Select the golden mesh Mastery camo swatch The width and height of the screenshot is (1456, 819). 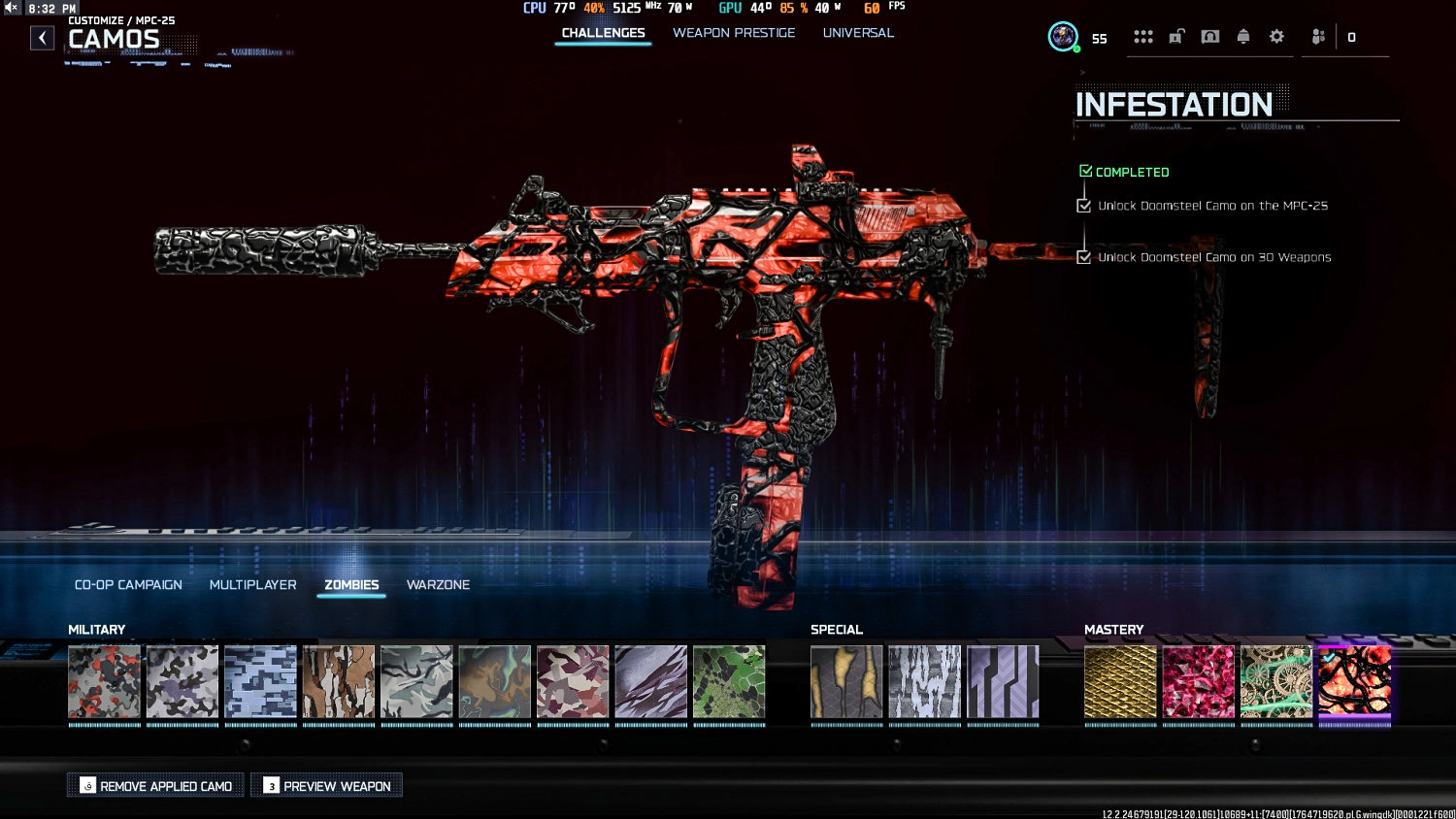click(x=1120, y=681)
